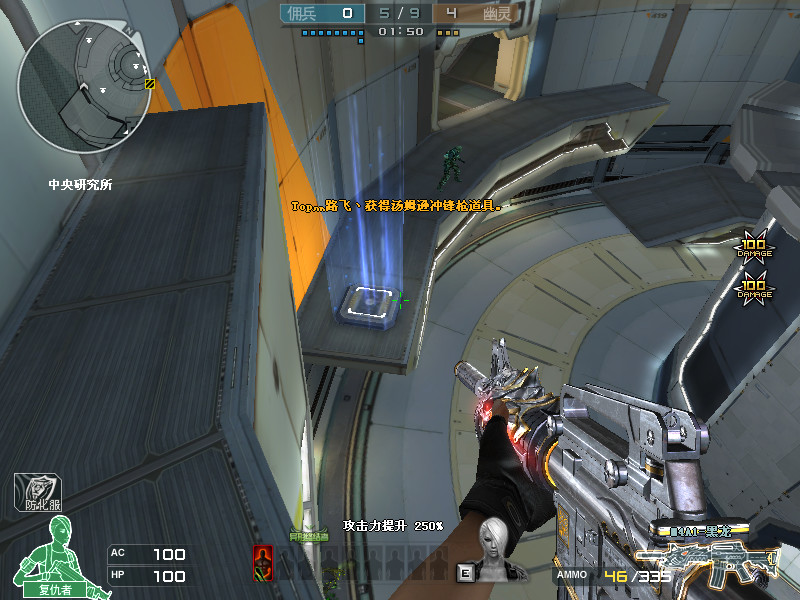
Task: Click the circular minimap radar
Action: pyautogui.click(x=83, y=85)
